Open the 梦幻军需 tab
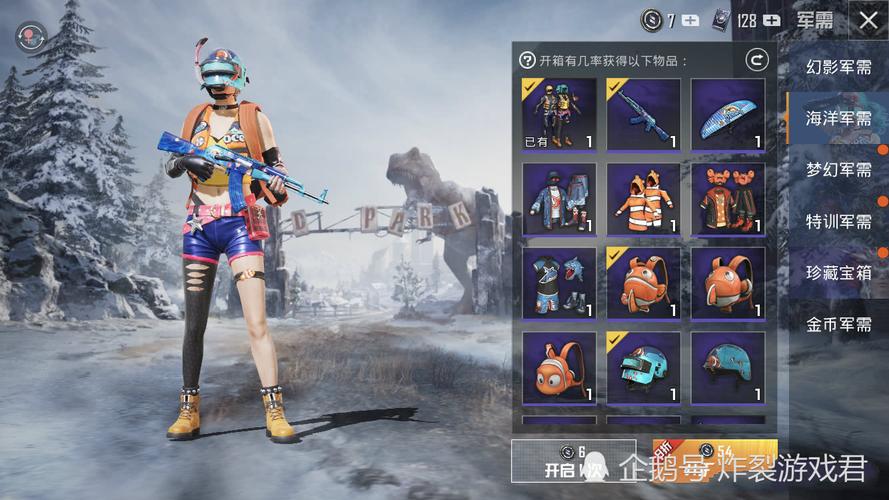This screenshot has width=889, height=500. (838, 170)
